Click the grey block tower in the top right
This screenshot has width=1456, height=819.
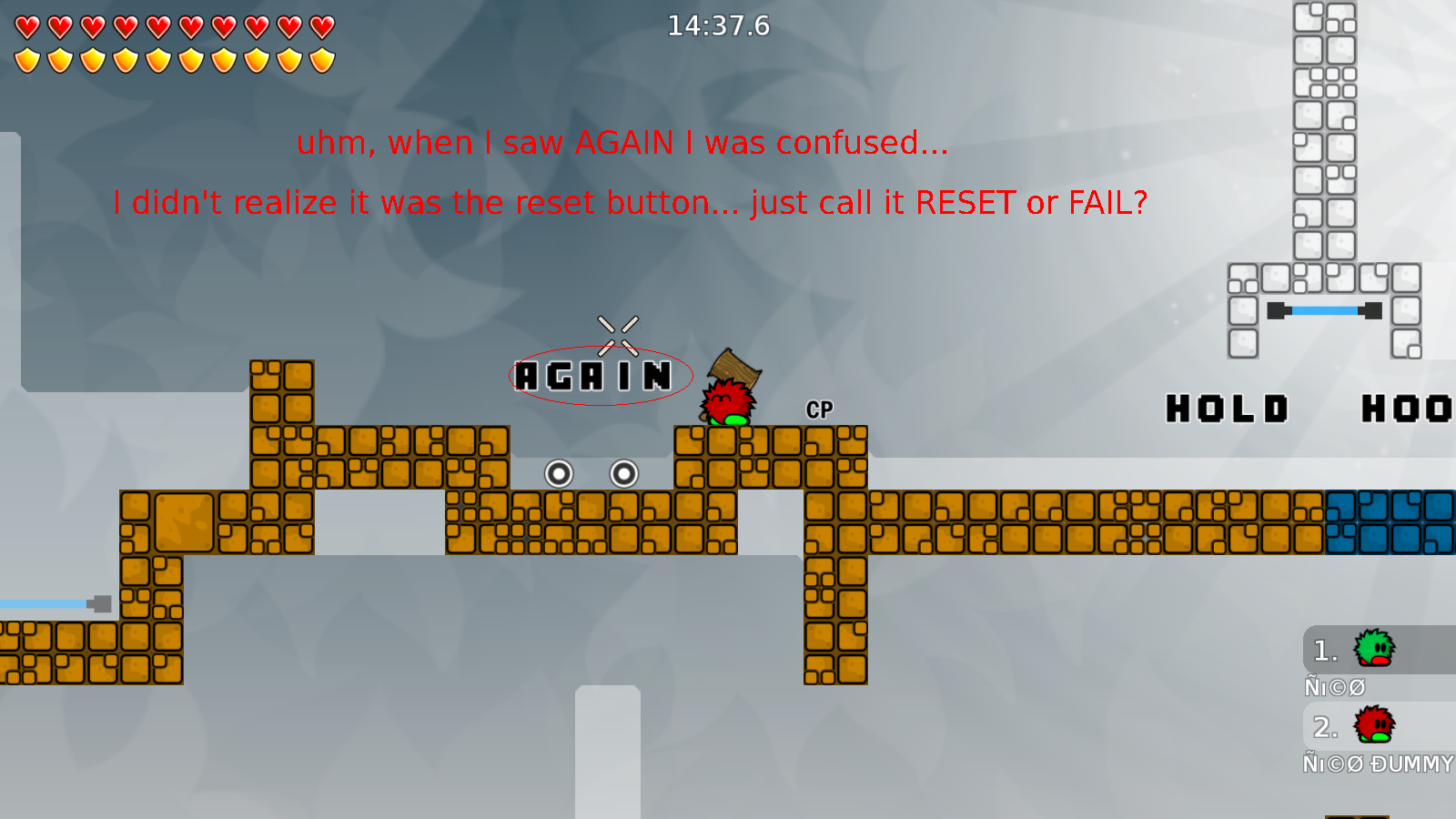click(x=1324, y=127)
